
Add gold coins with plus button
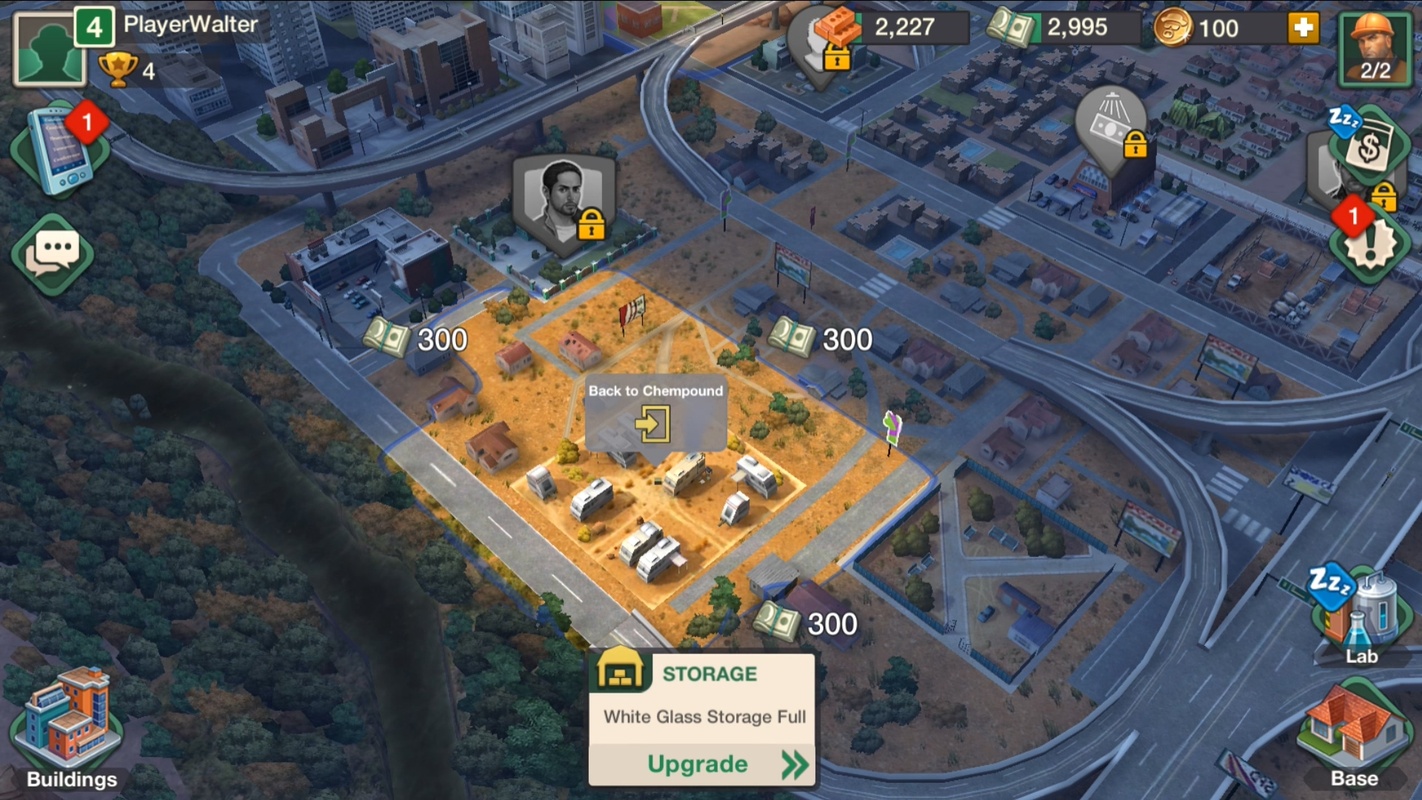[x=1303, y=28]
